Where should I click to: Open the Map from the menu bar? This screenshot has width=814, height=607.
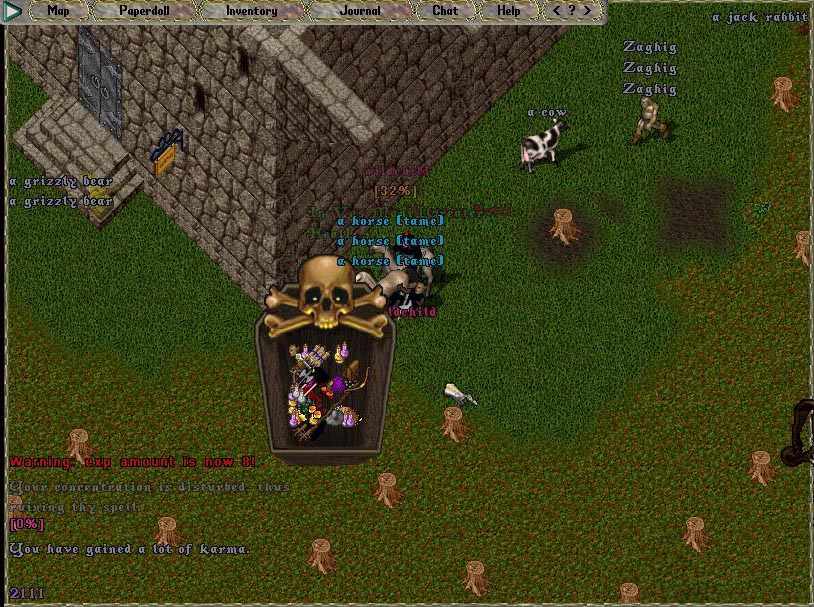click(x=59, y=11)
